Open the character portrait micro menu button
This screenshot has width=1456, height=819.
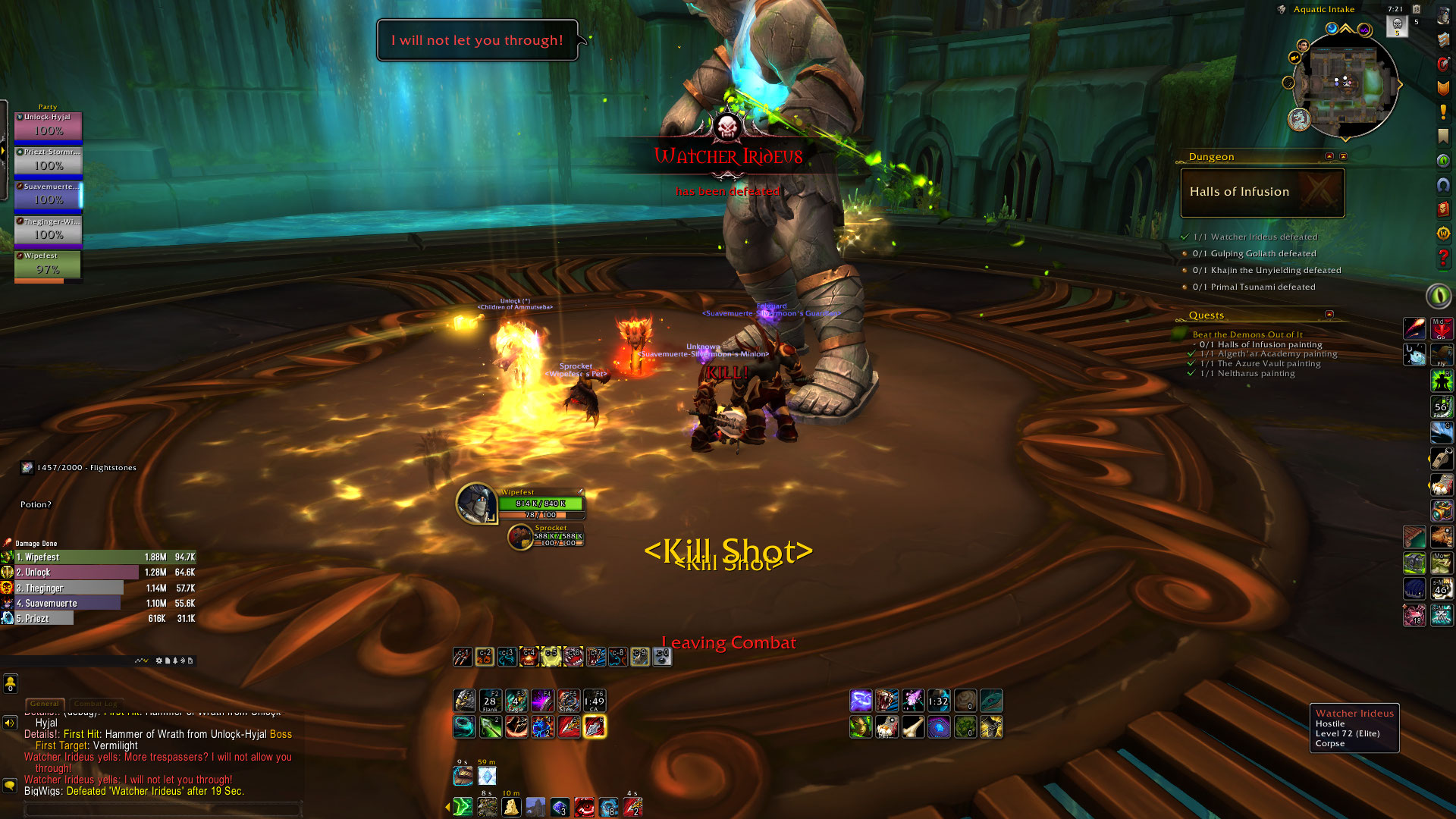[1443, 17]
